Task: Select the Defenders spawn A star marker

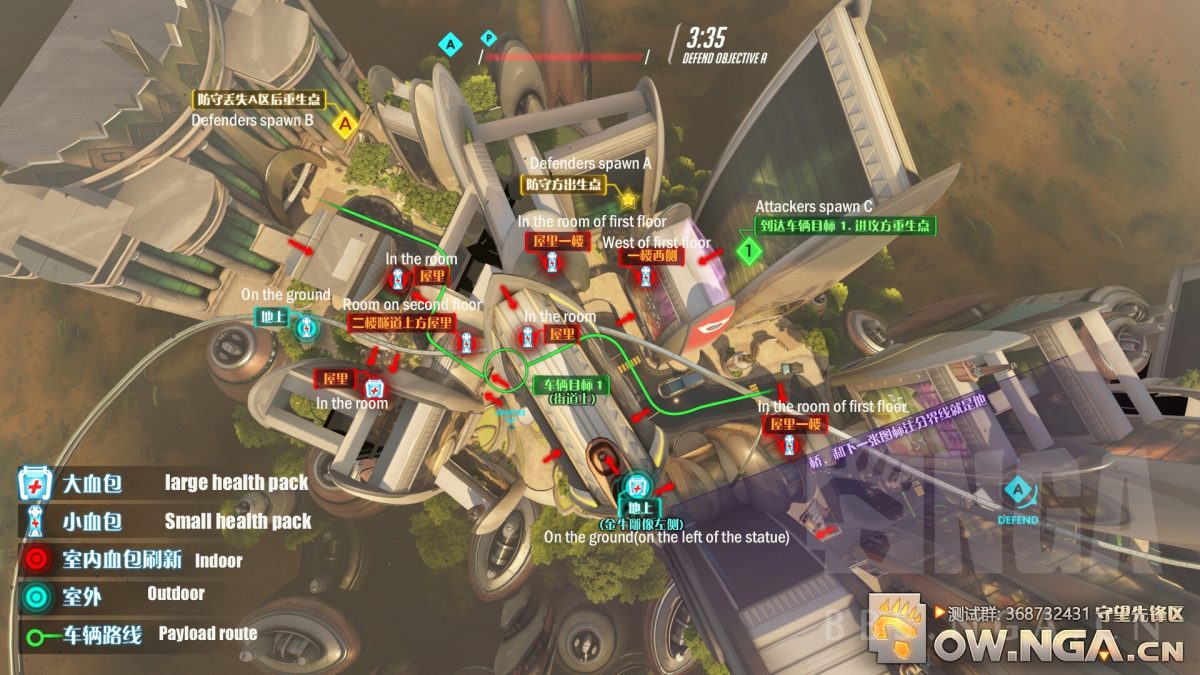Action: pyautogui.click(x=628, y=199)
